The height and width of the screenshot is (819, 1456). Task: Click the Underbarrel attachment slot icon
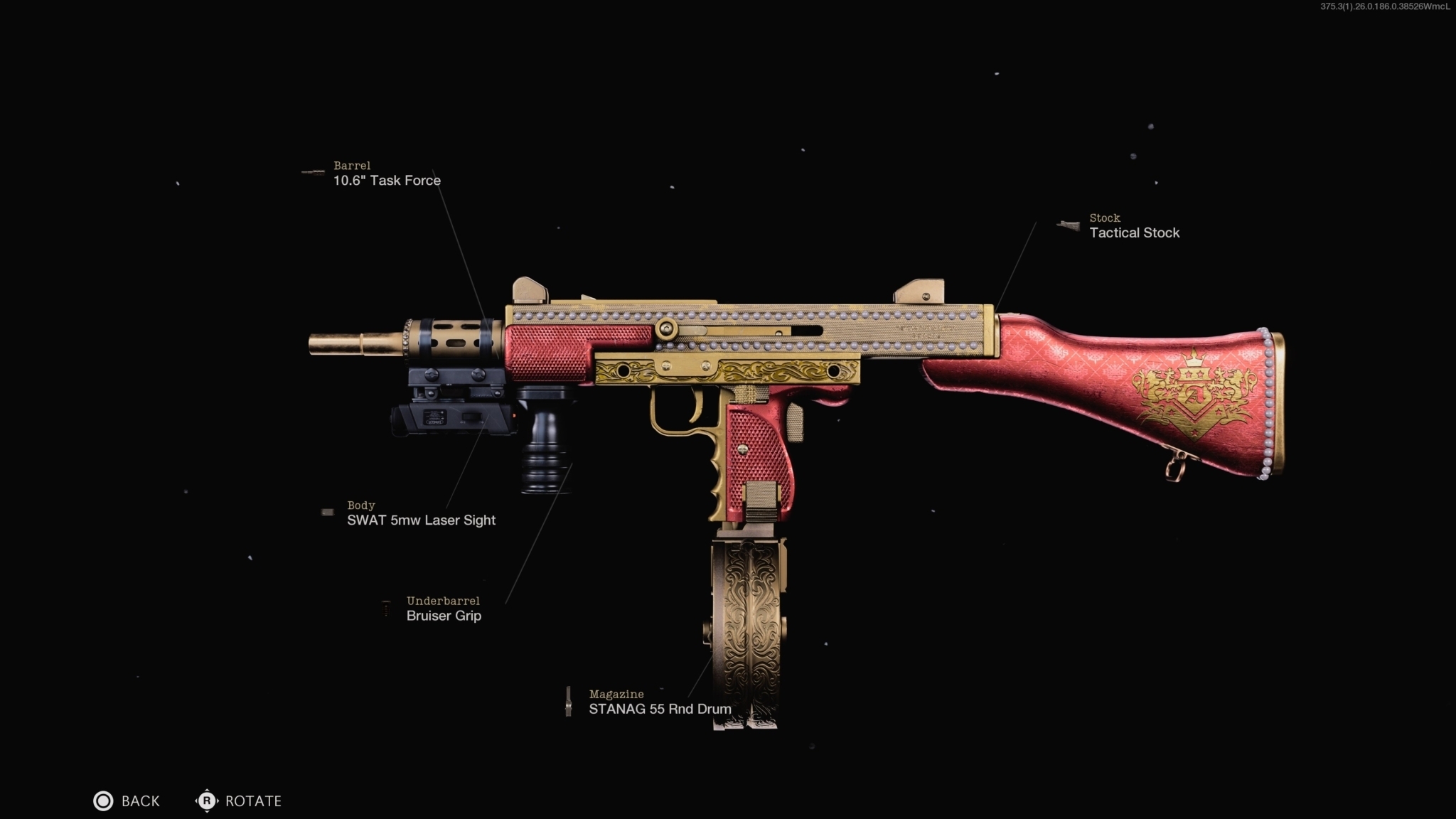[x=387, y=607]
